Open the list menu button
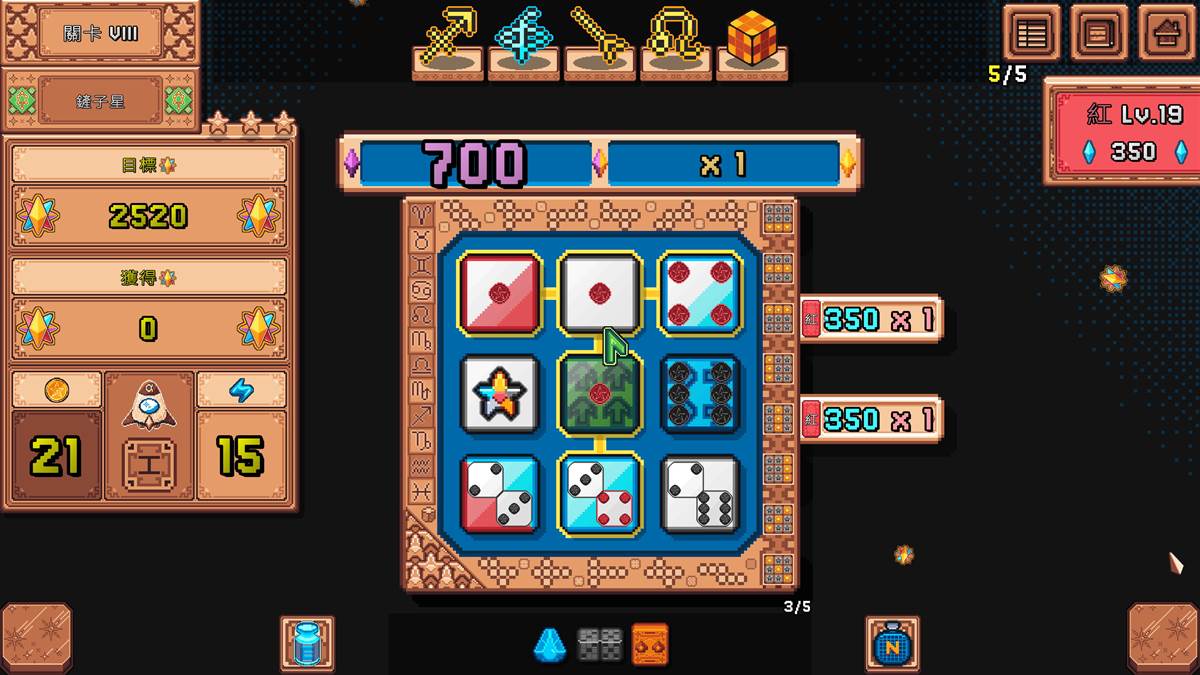1200x675 pixels. (x=1031, y=34)
